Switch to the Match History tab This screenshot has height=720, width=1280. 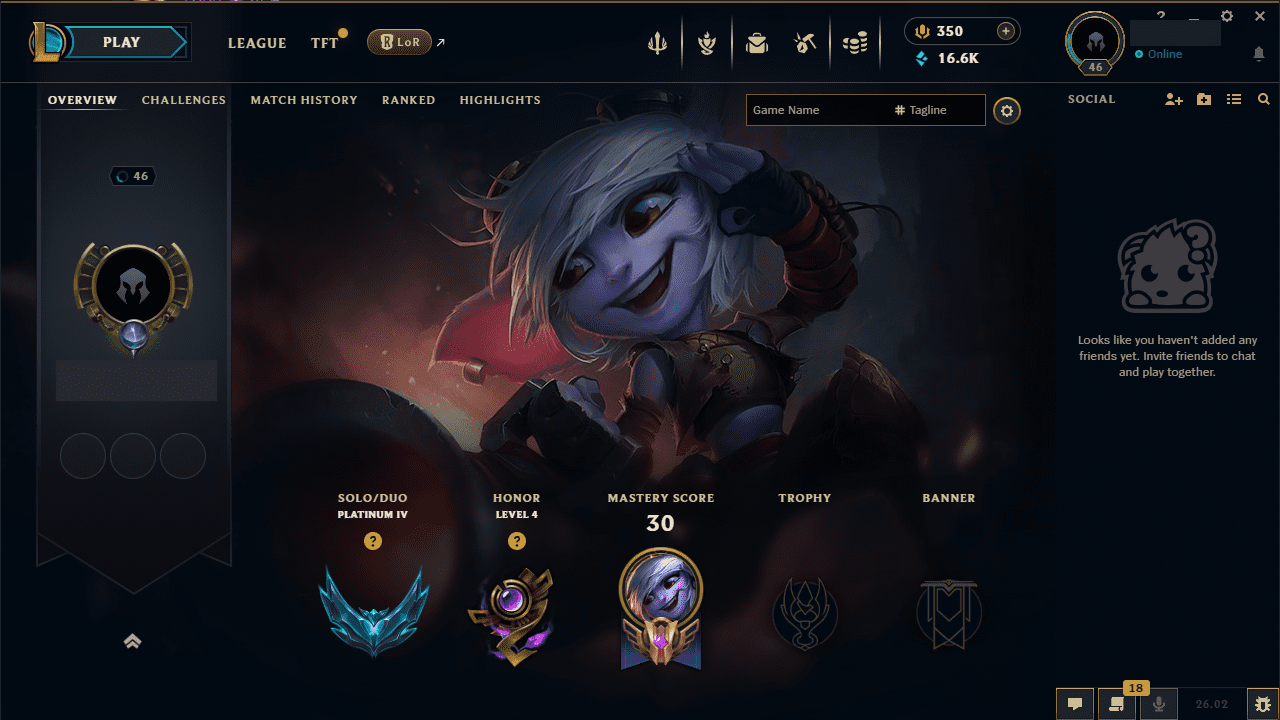[304, 100]
